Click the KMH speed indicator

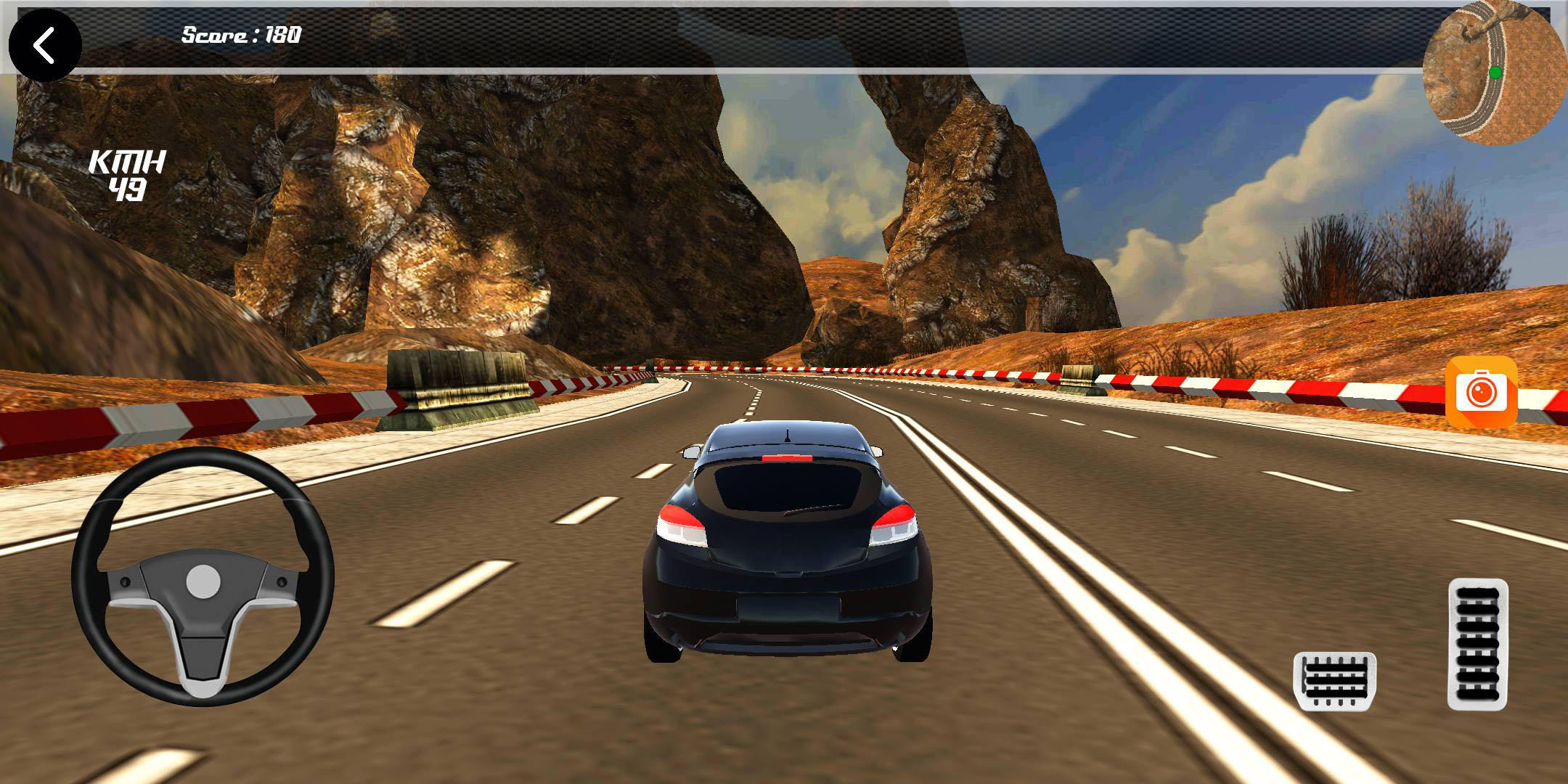click(129, 174)
